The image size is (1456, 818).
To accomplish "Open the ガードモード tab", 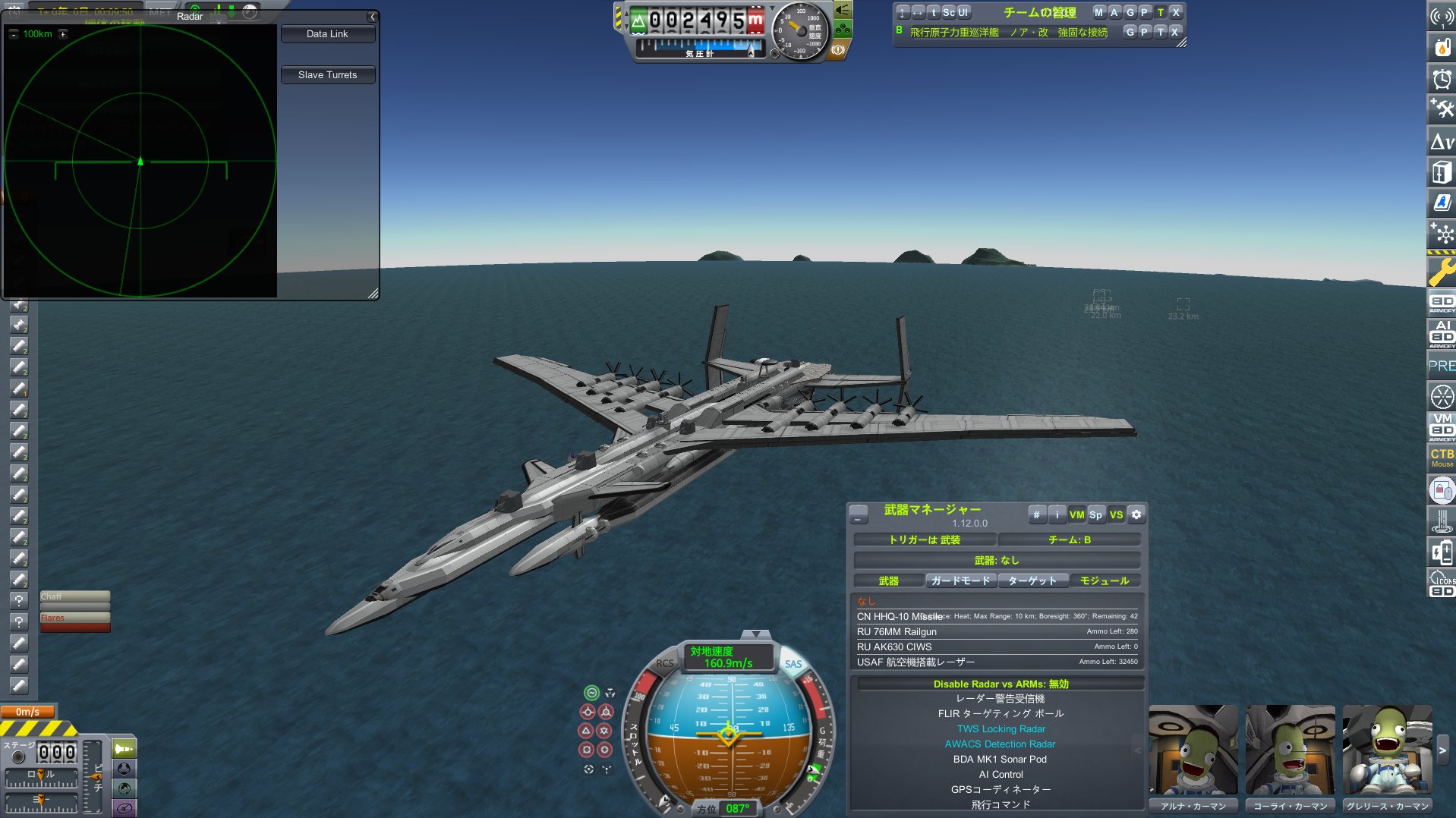I will (960, 581).
